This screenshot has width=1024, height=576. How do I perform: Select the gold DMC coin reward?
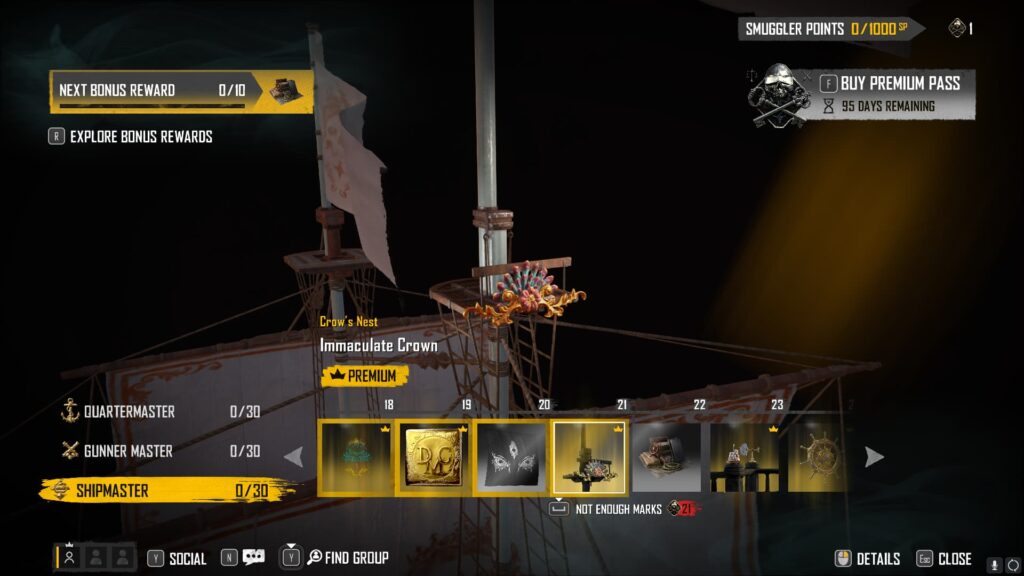coord(433,457)
